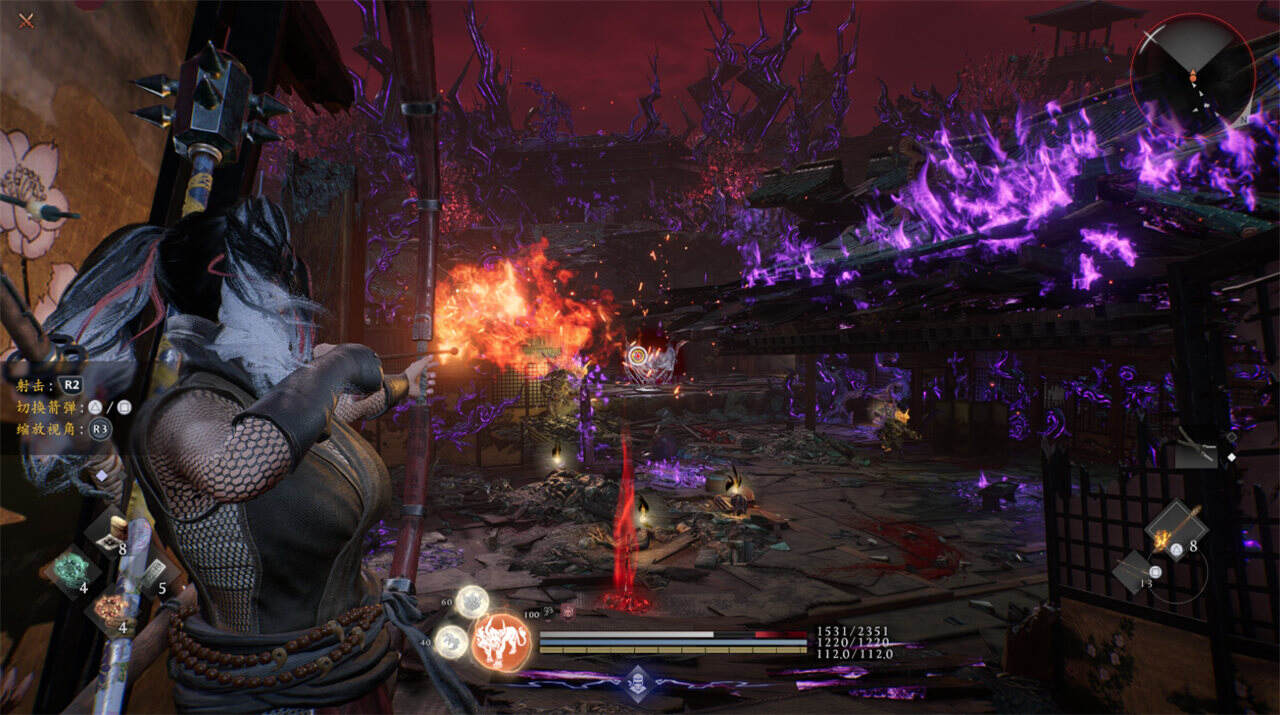
Task: Select the gourd item slot with 8 uses
Action: click(112, 532)
